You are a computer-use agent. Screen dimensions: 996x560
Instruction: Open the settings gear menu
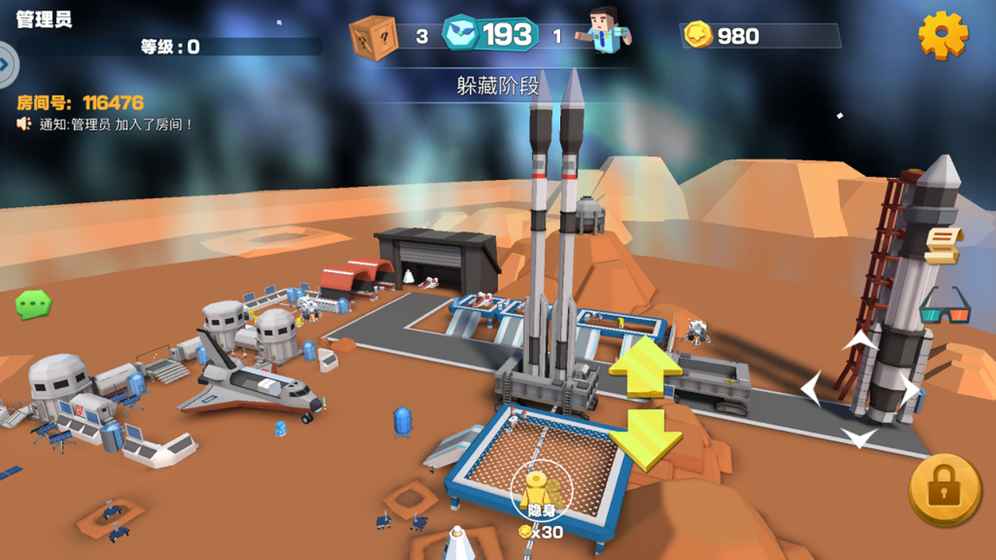click(x=943, y=35)
